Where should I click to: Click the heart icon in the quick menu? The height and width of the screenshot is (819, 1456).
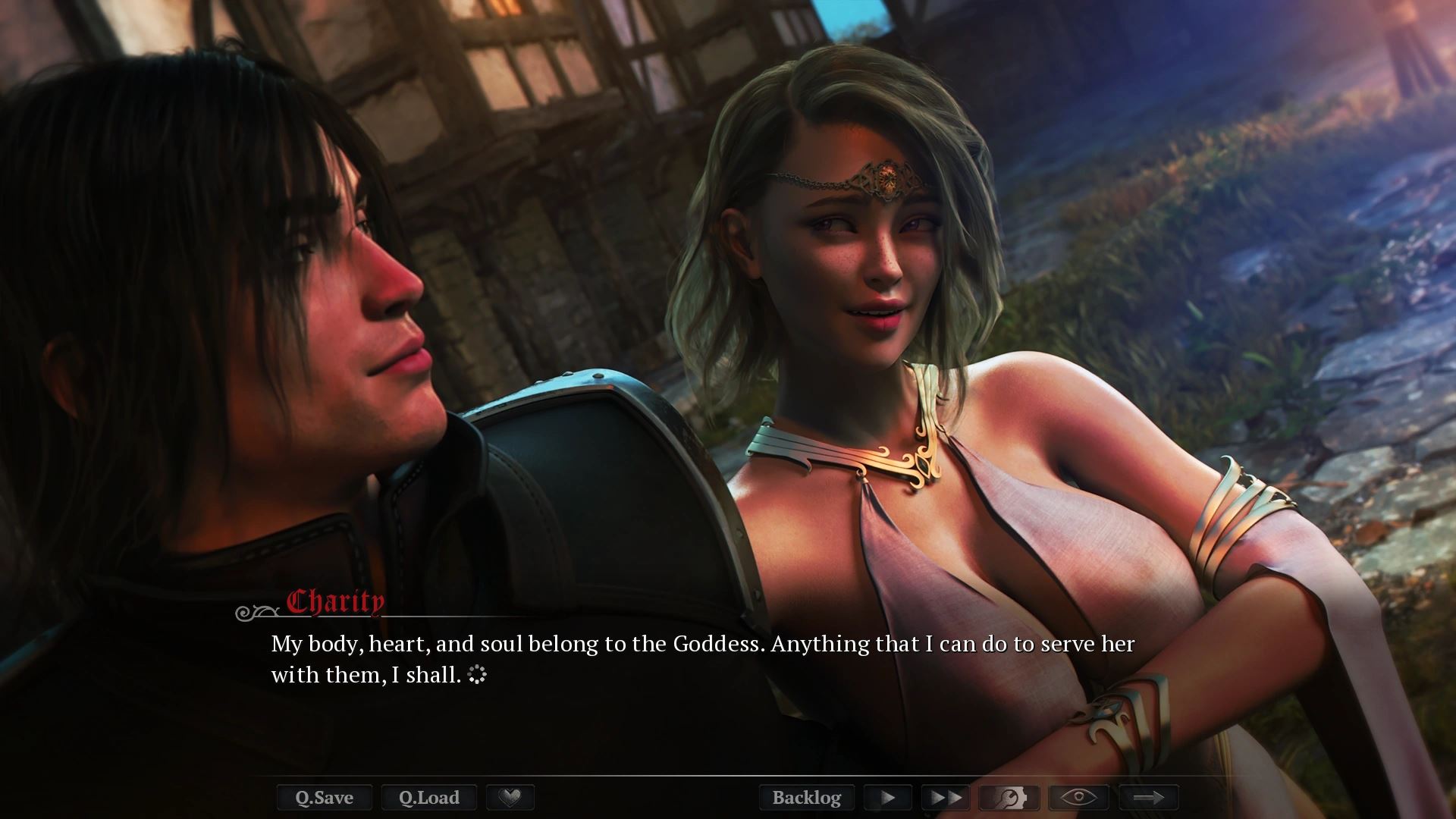[x=510, y=797]
